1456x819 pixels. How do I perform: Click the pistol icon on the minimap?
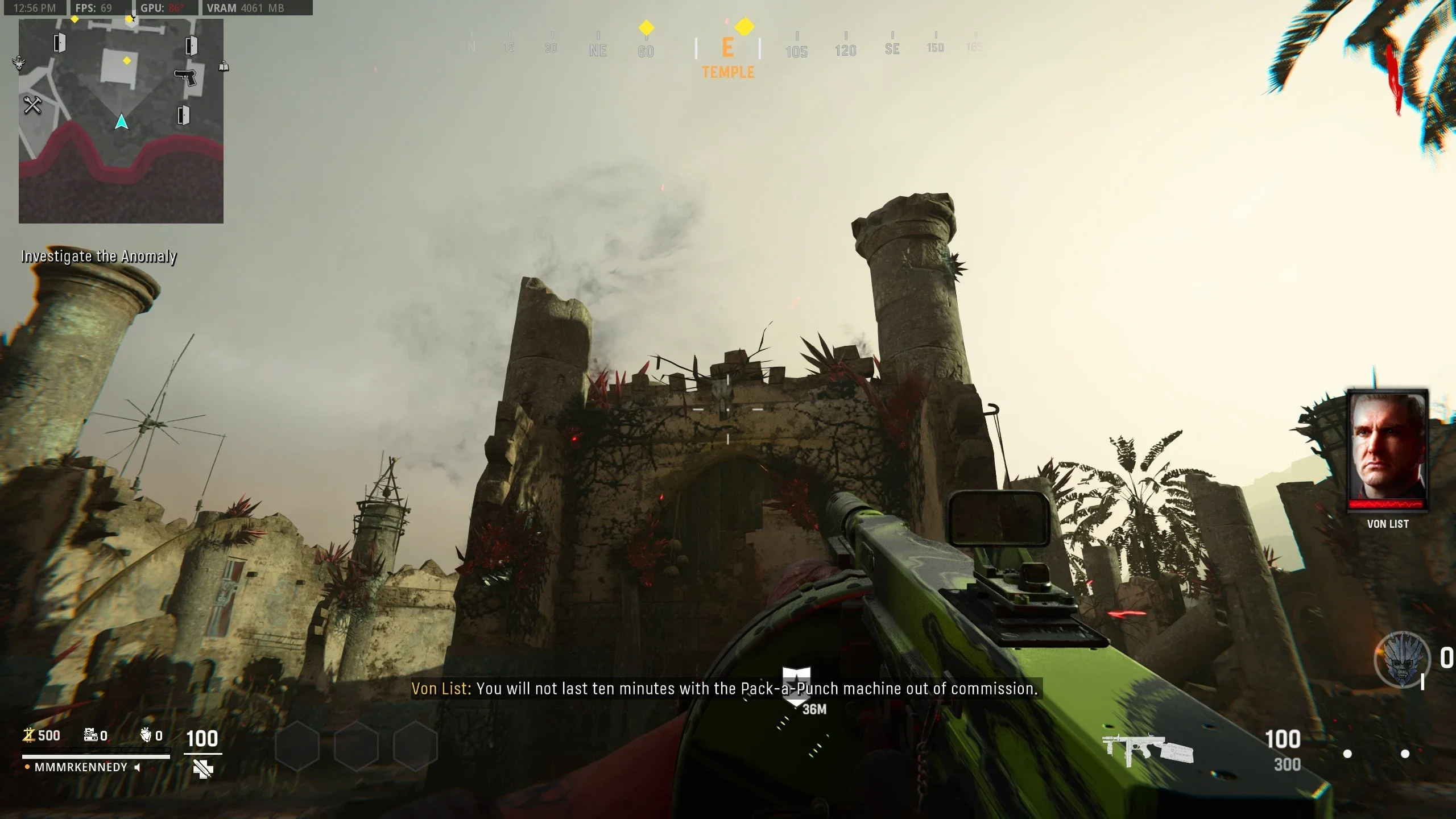(x=185, y=77)
